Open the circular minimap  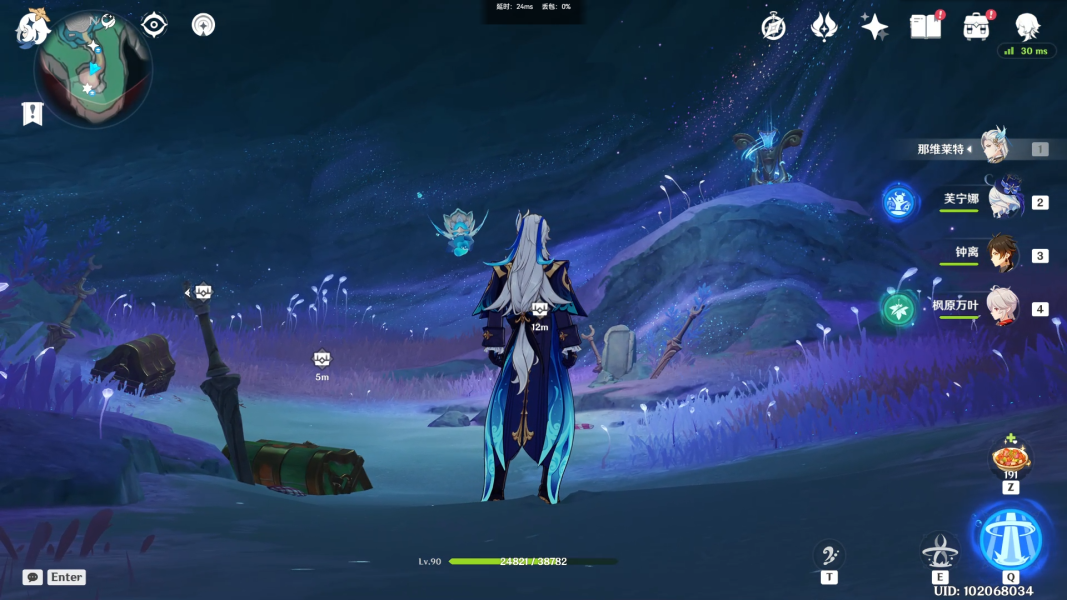pos(93,68)
